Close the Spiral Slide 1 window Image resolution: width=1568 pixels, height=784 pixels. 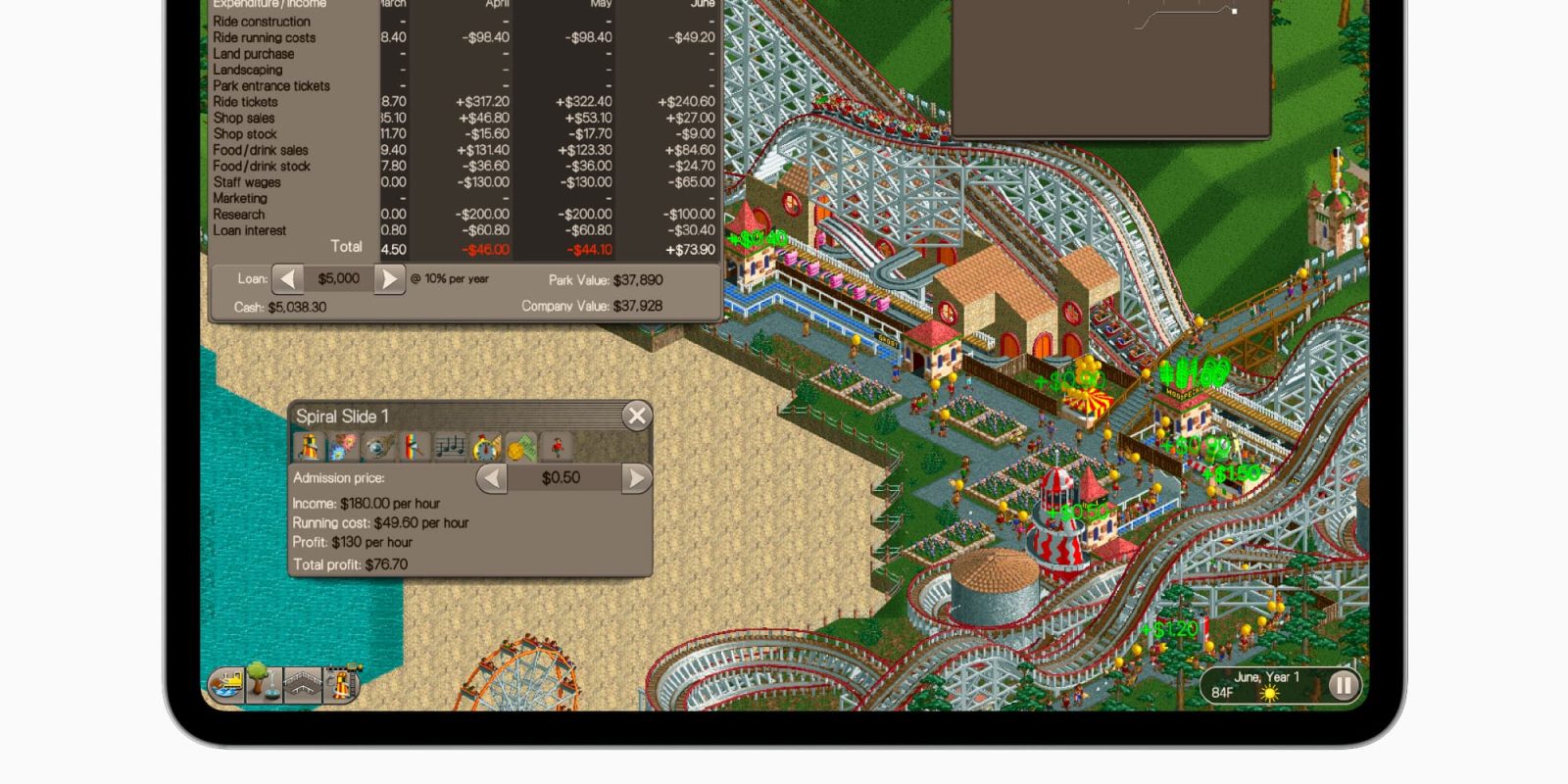(x=637, y=416)
